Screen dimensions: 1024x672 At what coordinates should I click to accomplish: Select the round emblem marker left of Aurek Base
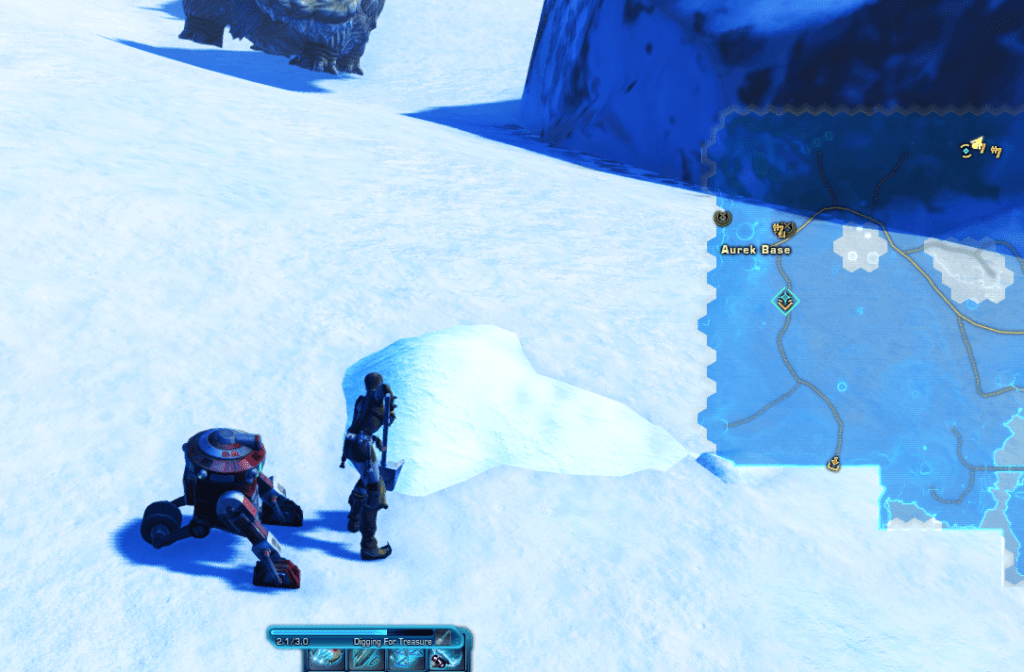point(722,217)
